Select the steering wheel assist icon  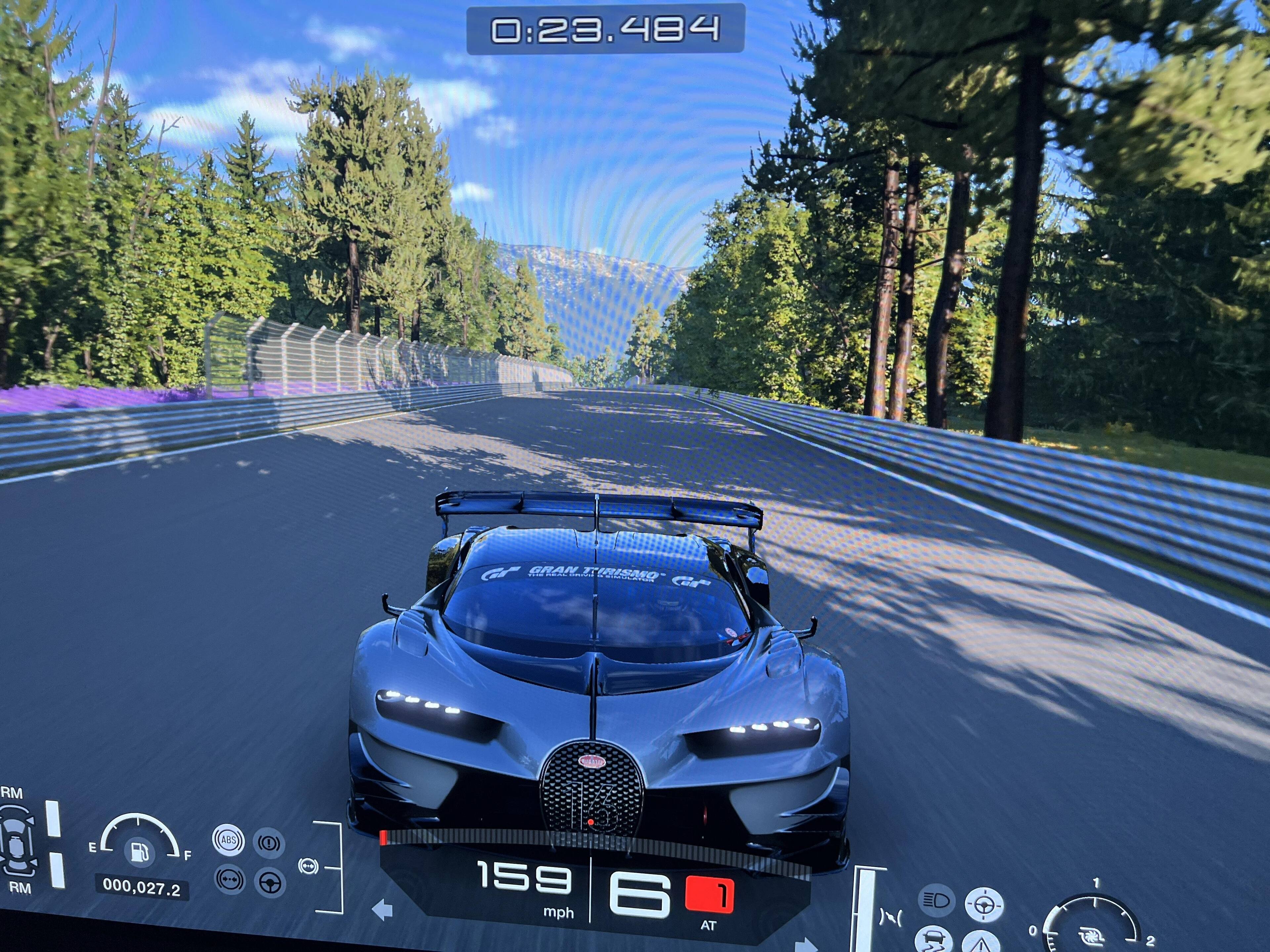(270, 883)
